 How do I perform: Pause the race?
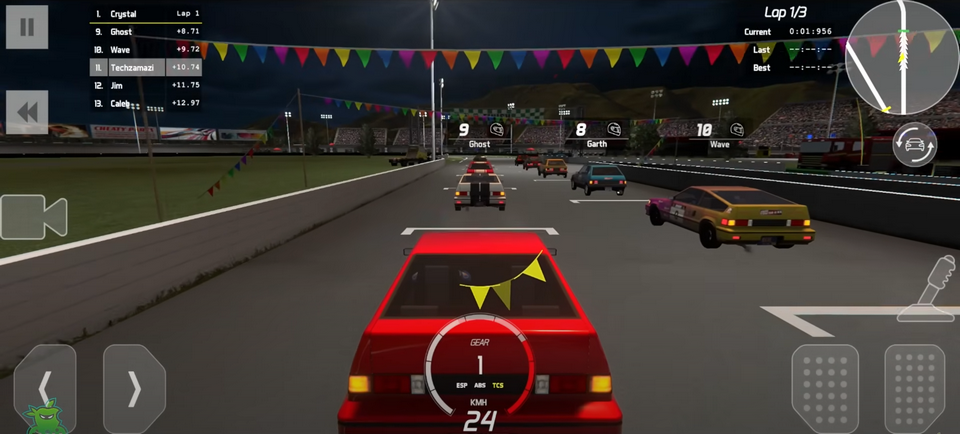(x=27, y=27)
